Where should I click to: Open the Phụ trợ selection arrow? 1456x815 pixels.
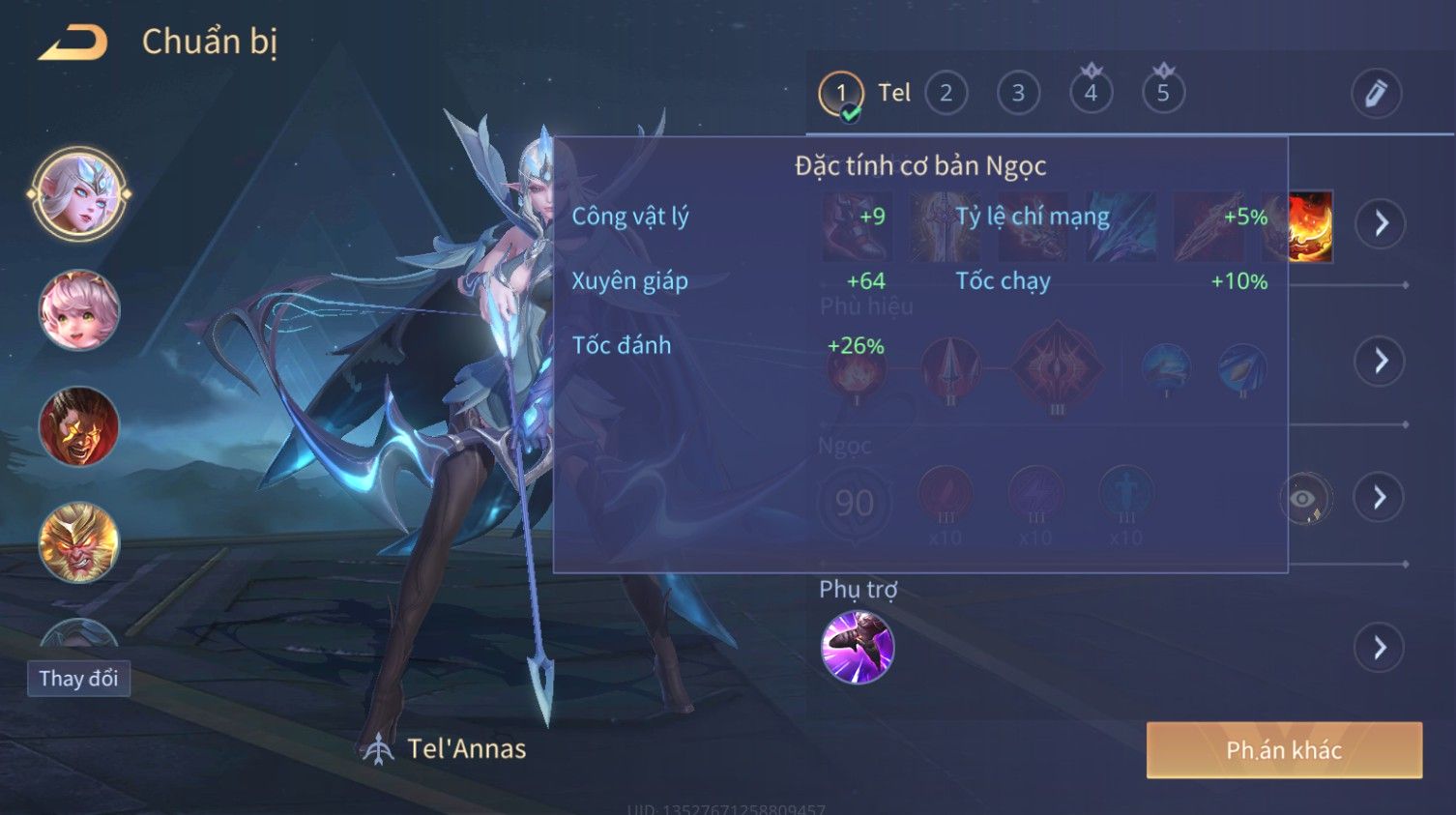tap(1380, 648)
